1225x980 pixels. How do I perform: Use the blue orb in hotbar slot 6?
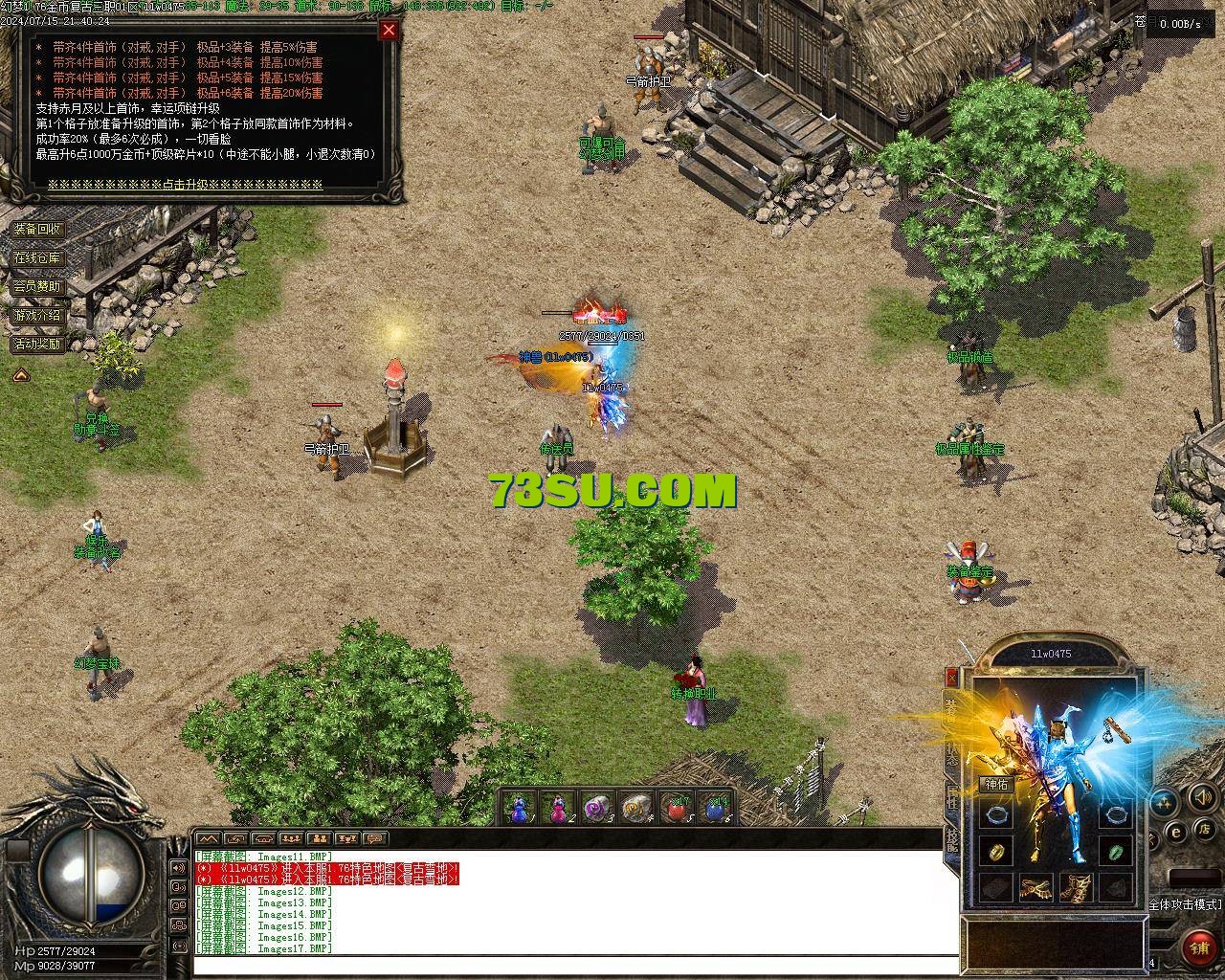click(716, 809)
